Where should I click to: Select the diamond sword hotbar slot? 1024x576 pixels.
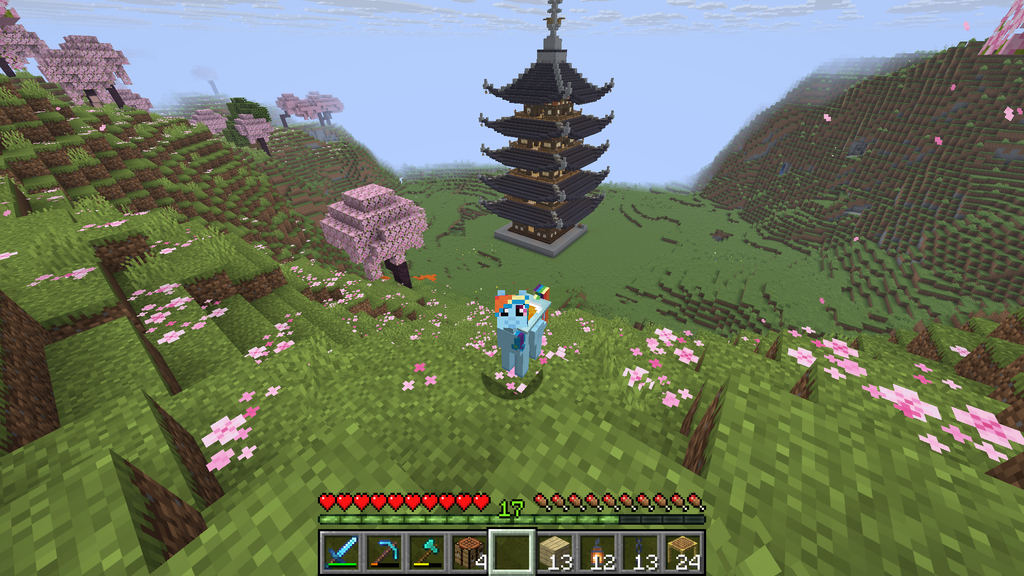click(x=340, y=552)
